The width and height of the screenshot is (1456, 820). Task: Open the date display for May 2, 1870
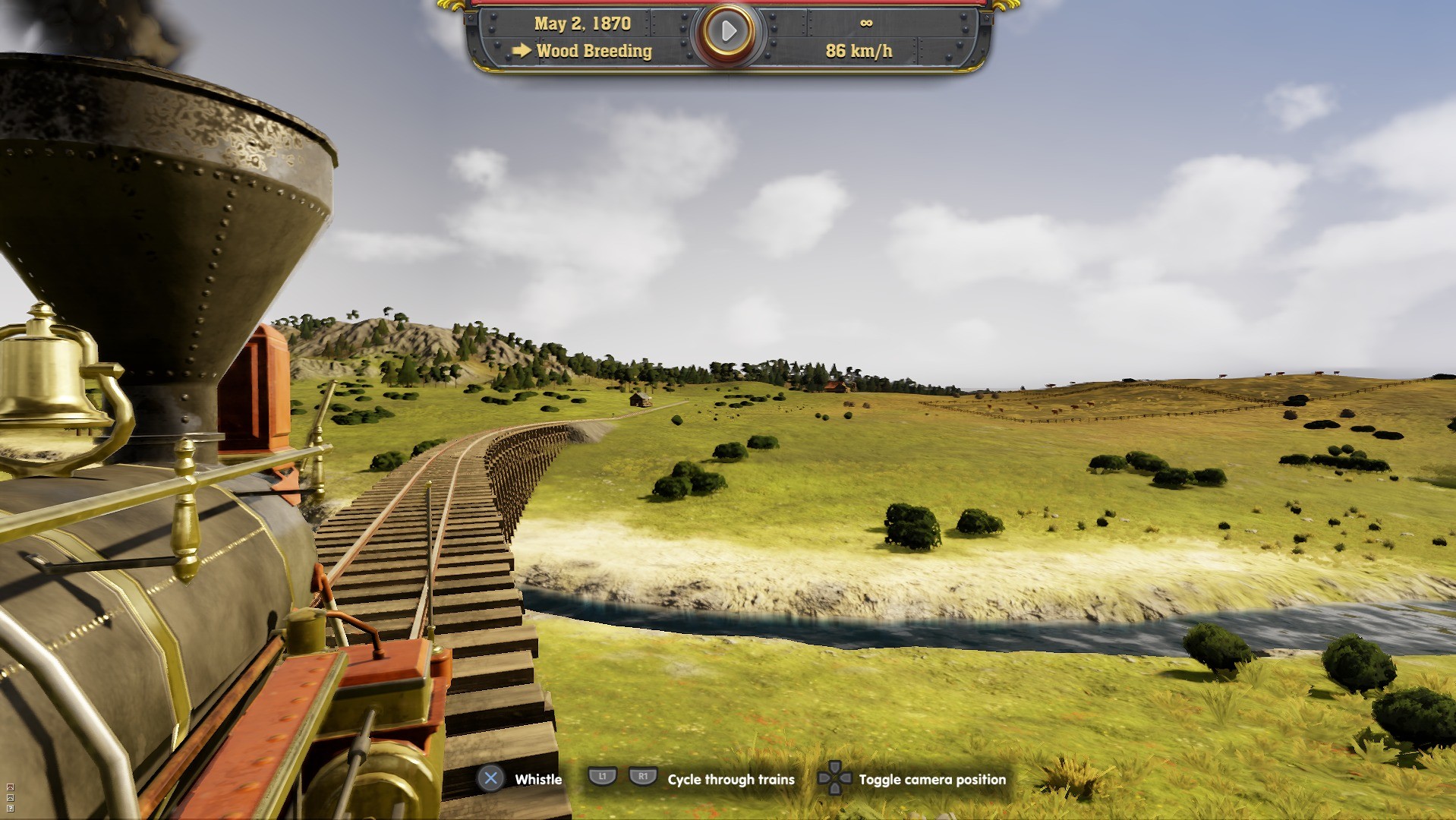pos(582,23)
